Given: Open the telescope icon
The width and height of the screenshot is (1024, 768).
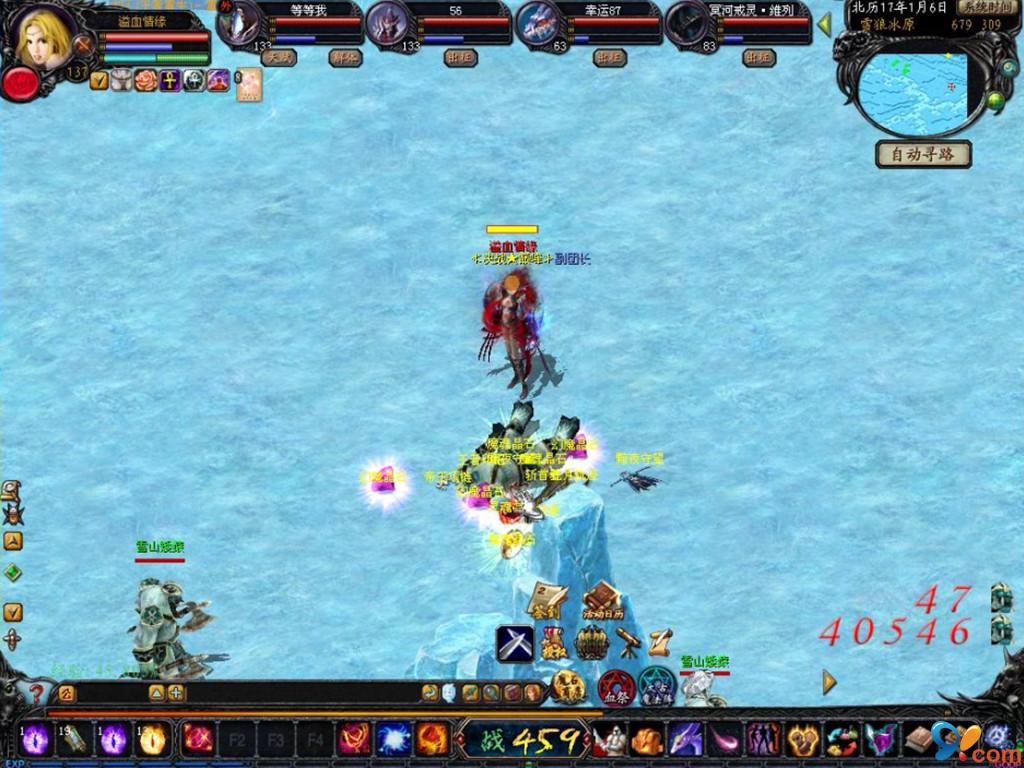Looking at the screenshot, I should 628,642.
